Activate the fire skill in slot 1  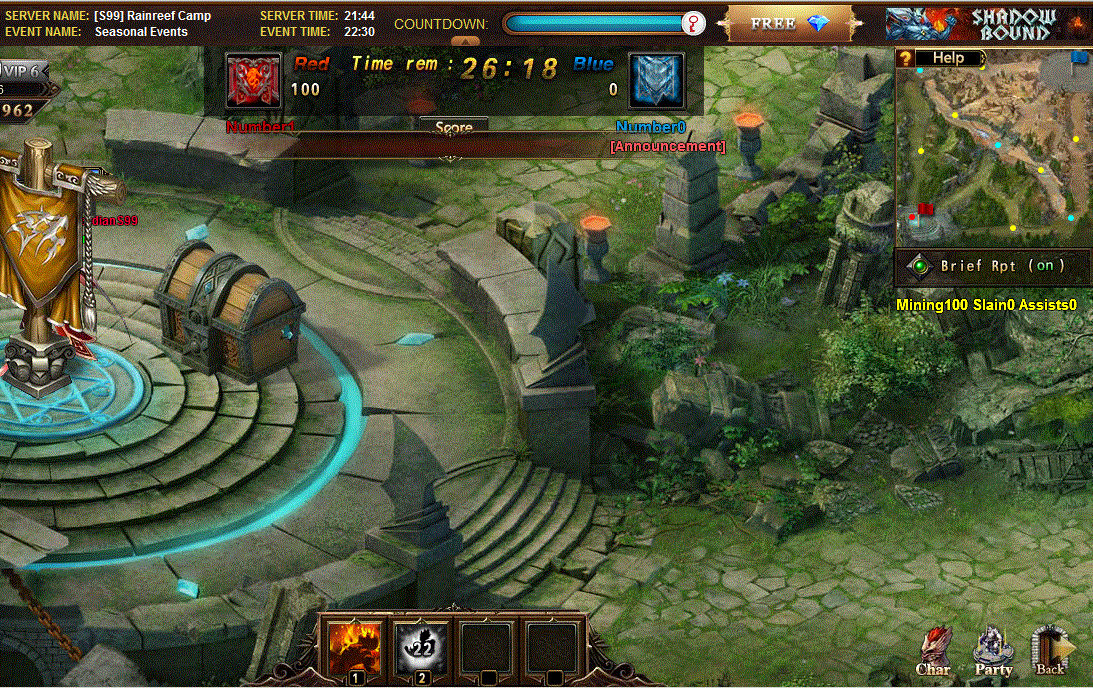point(355,648)
